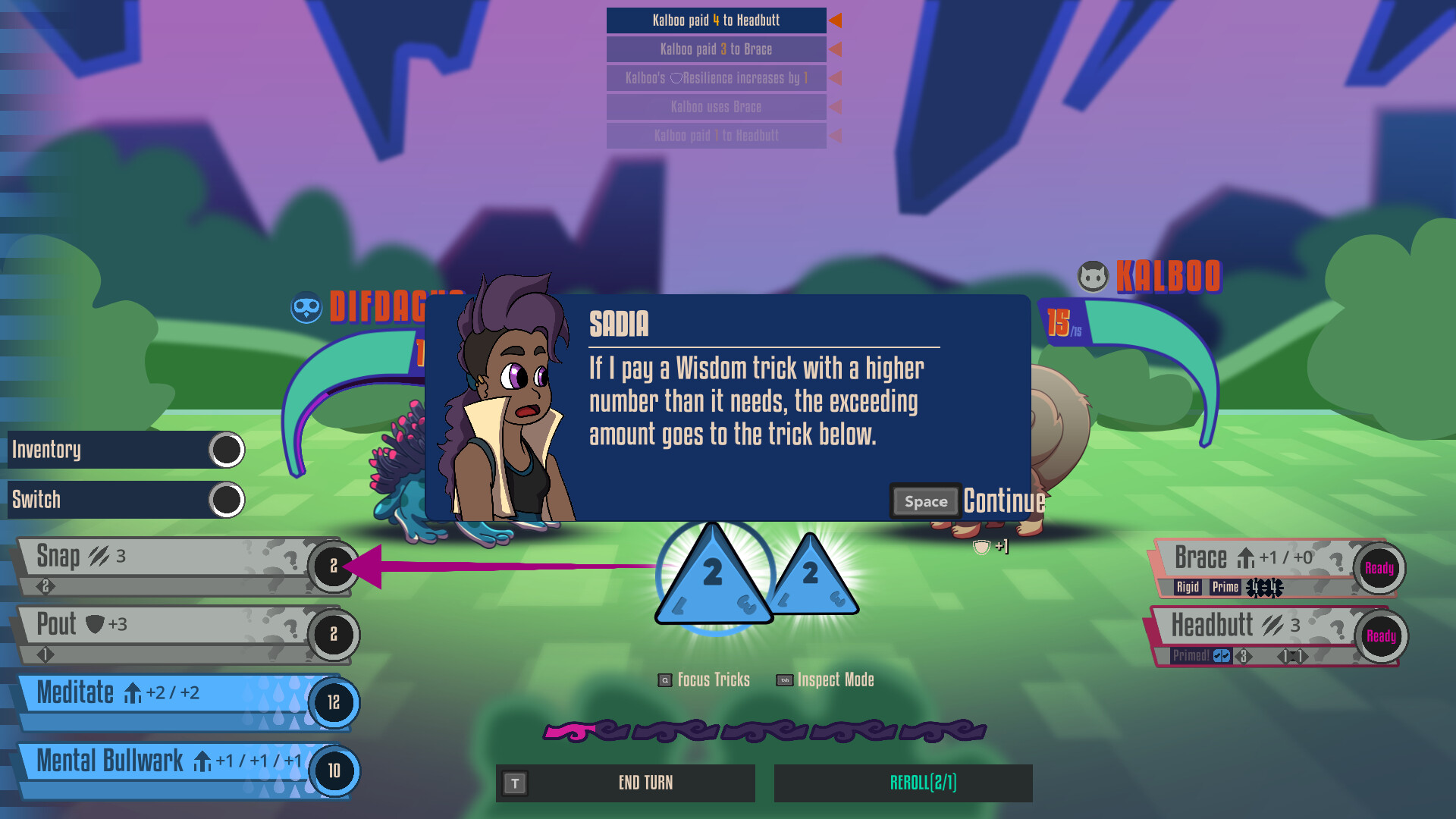Expand the 'Kalboo uses Brace' log entry
Image resolution: width=1456 pixels, height=819 pixels.
click(716, 107)
